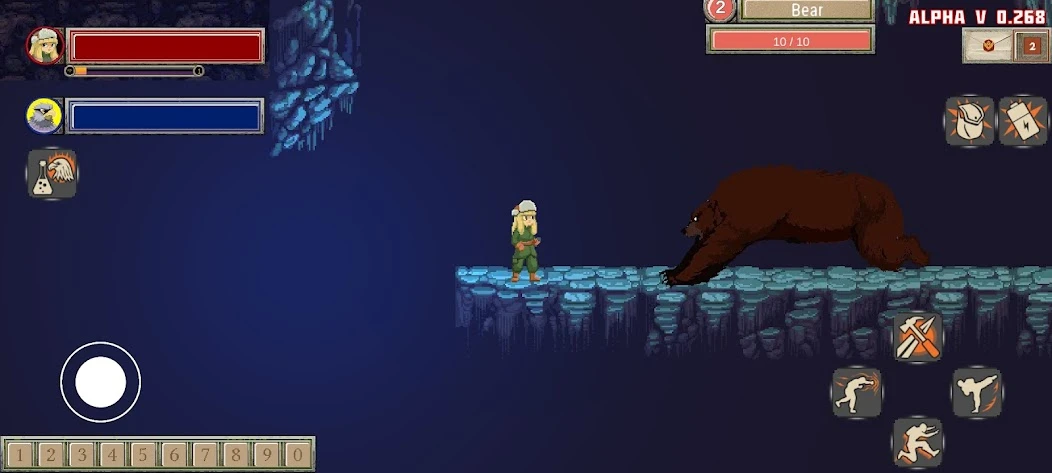
Task: Activate the hammer and spear weapon button
Action: (x=917, y=336)
